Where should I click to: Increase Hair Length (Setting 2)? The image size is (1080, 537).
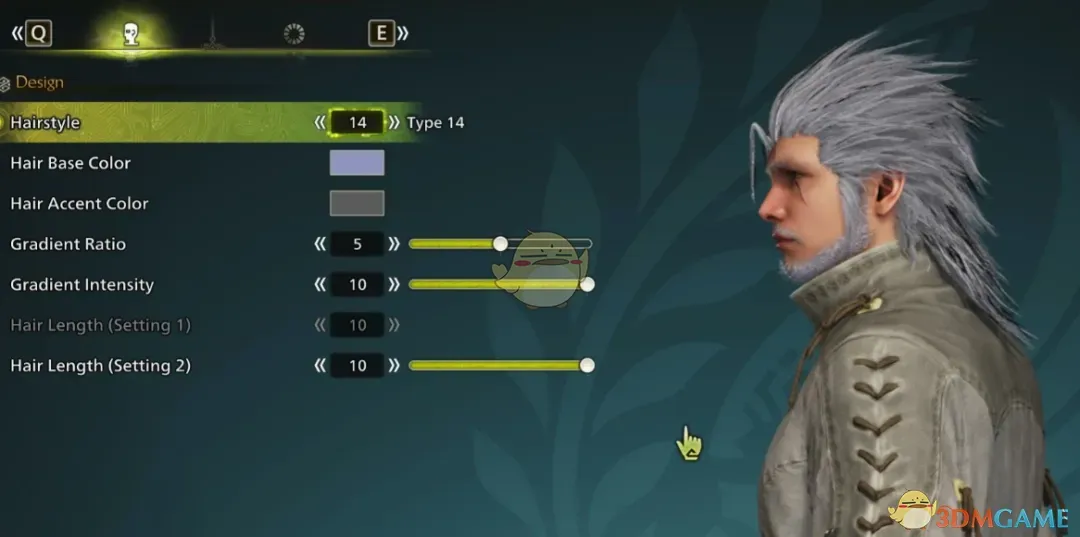click(x=394, y=366)
